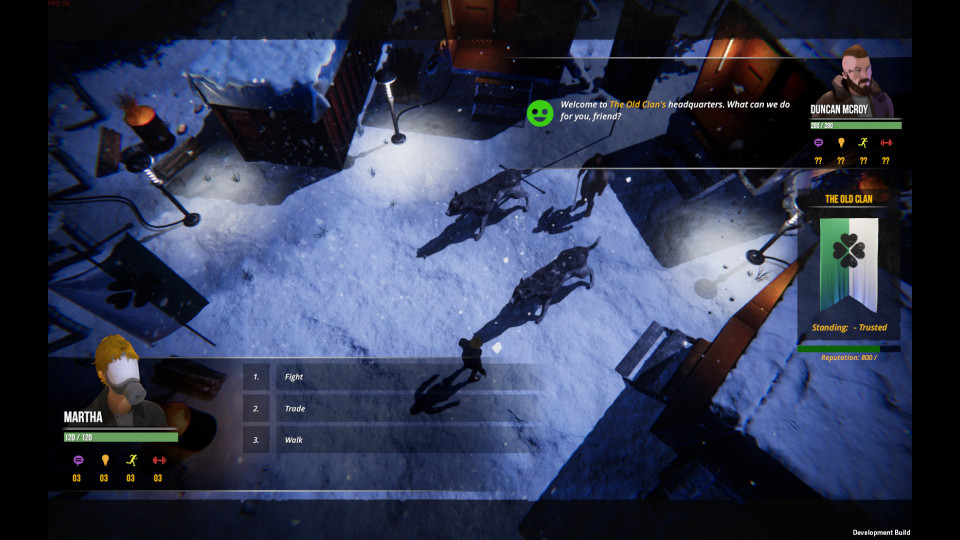The image size is (960, 540).
Task: Inspect Duncan's red dumbbell strength icon
Action: 885,143
